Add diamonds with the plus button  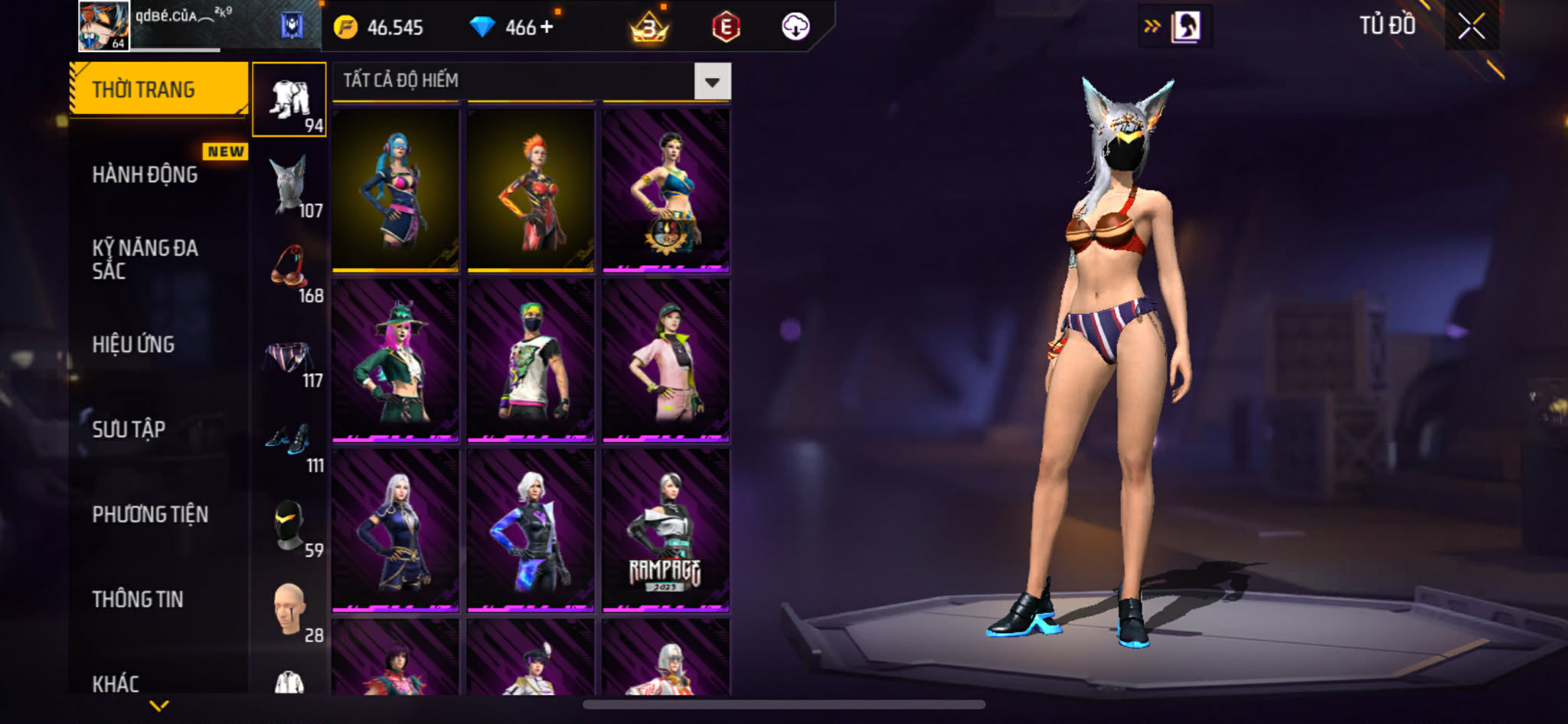point(547,27)
